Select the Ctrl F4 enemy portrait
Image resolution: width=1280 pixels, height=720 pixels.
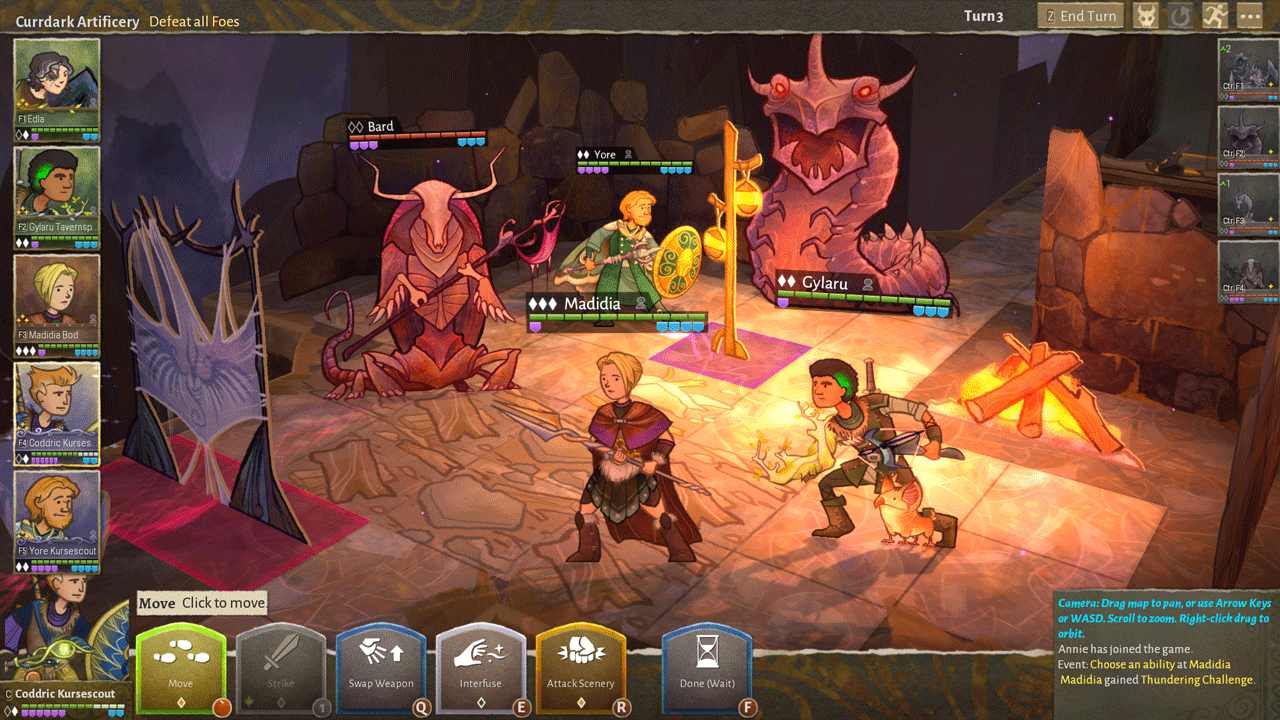point(1249,270)
